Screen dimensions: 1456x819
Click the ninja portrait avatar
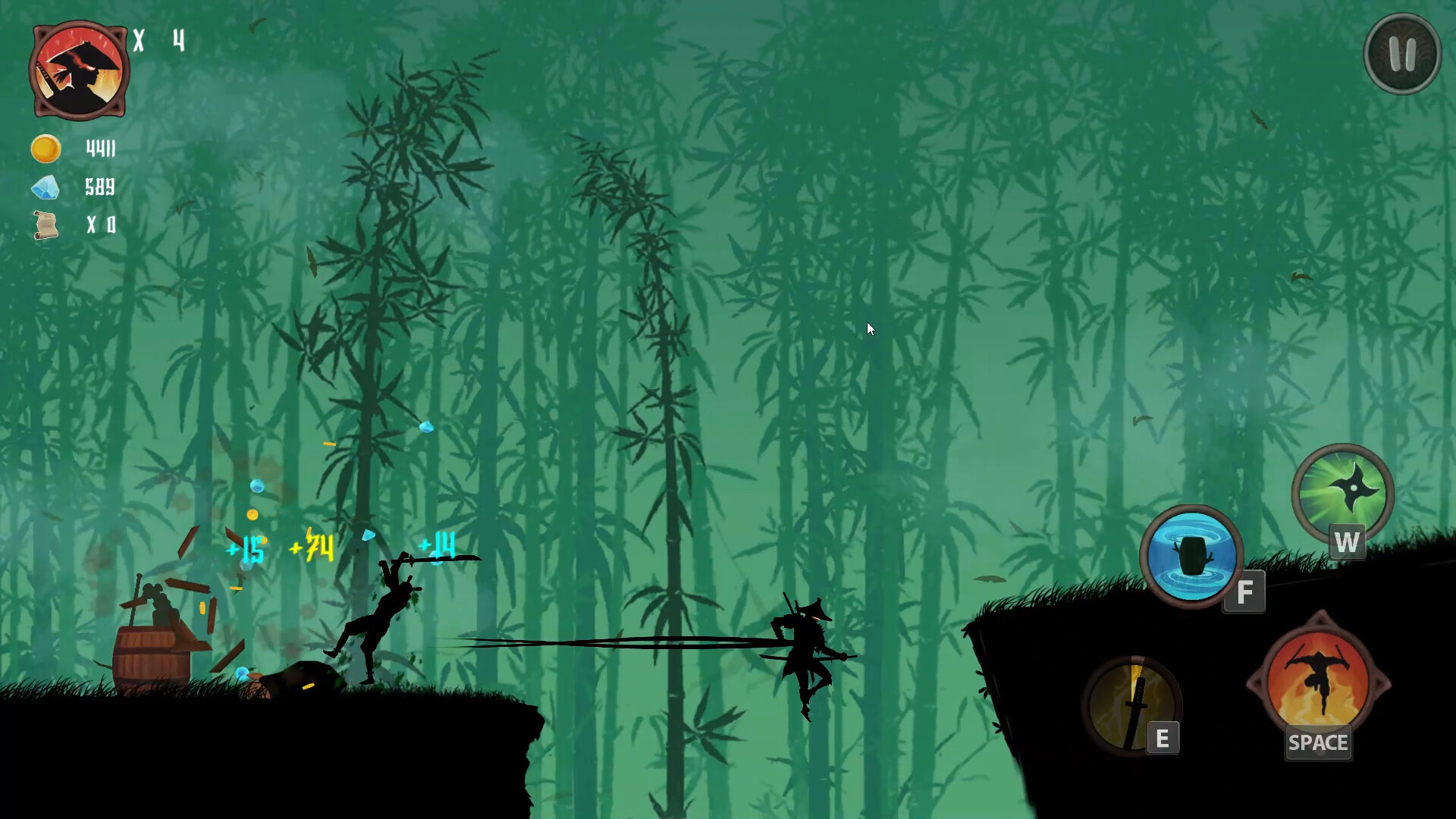[79, 71]
